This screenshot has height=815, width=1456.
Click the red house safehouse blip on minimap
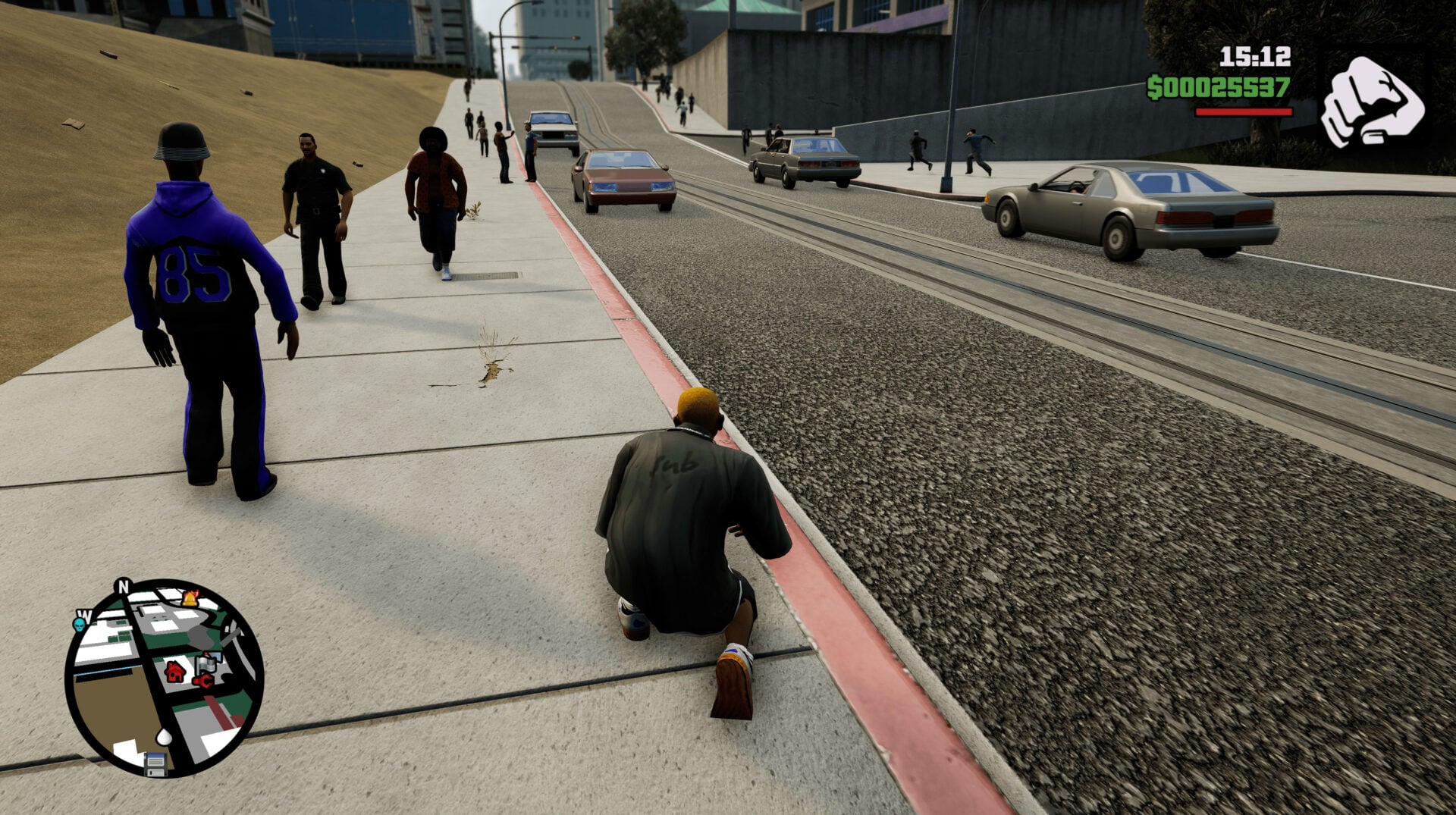pyautogui.click(x=174, y=672)
